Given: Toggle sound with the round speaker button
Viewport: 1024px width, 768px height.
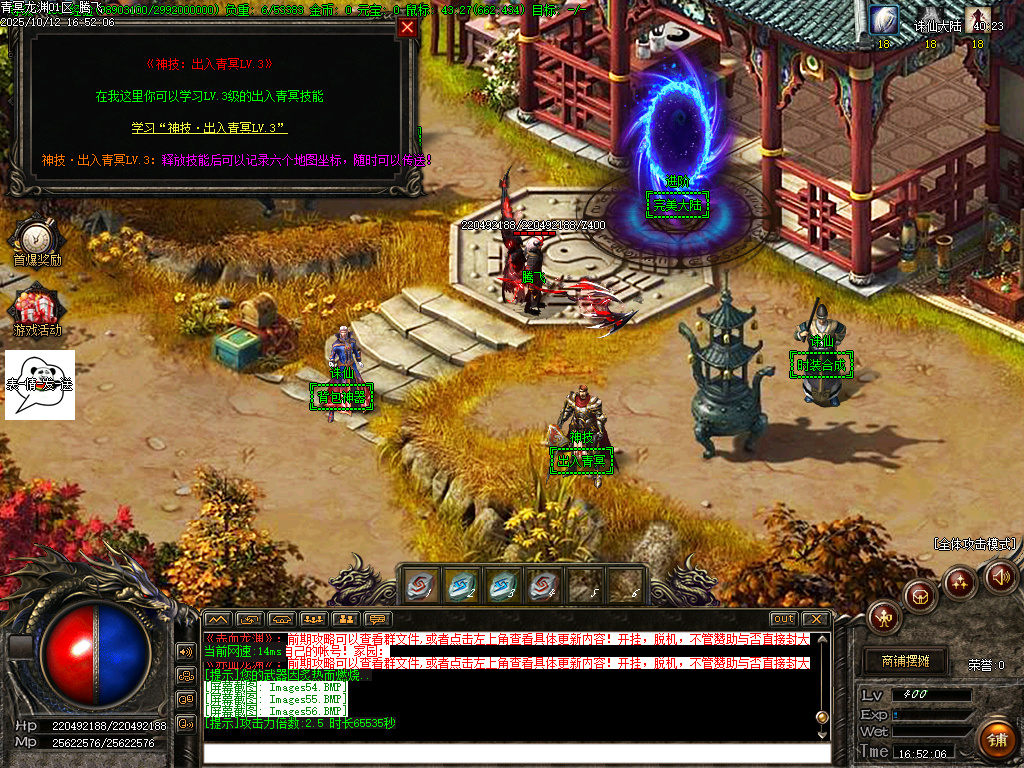Looking at the screenshot, I should (1000, 576).
